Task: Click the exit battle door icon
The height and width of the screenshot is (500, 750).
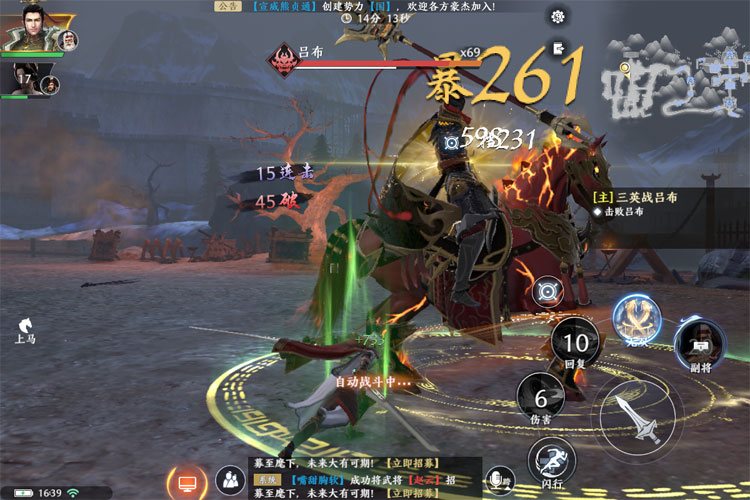Action: (558, 46)
